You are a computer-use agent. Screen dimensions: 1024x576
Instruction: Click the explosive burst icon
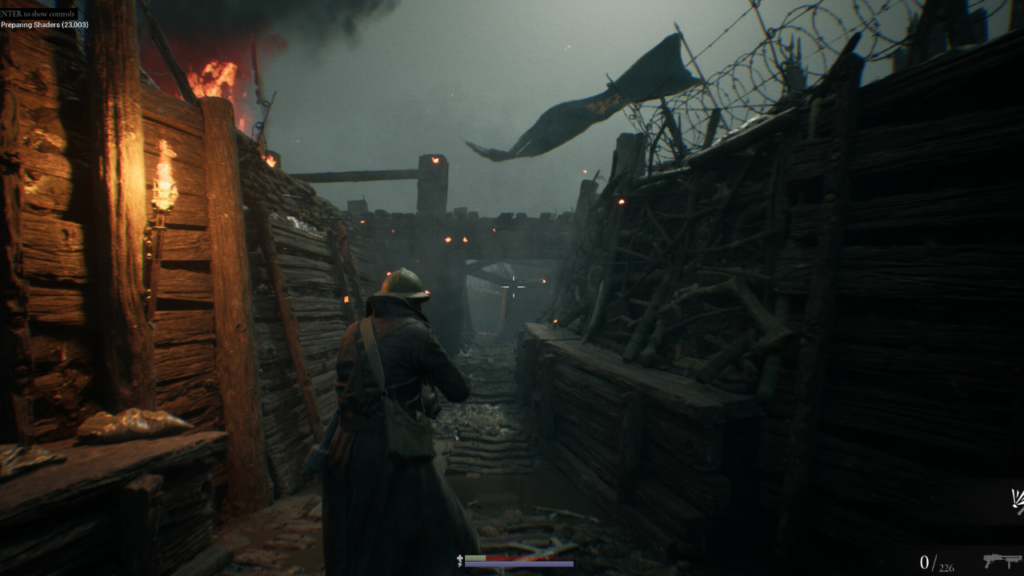tap(1016, 501)
